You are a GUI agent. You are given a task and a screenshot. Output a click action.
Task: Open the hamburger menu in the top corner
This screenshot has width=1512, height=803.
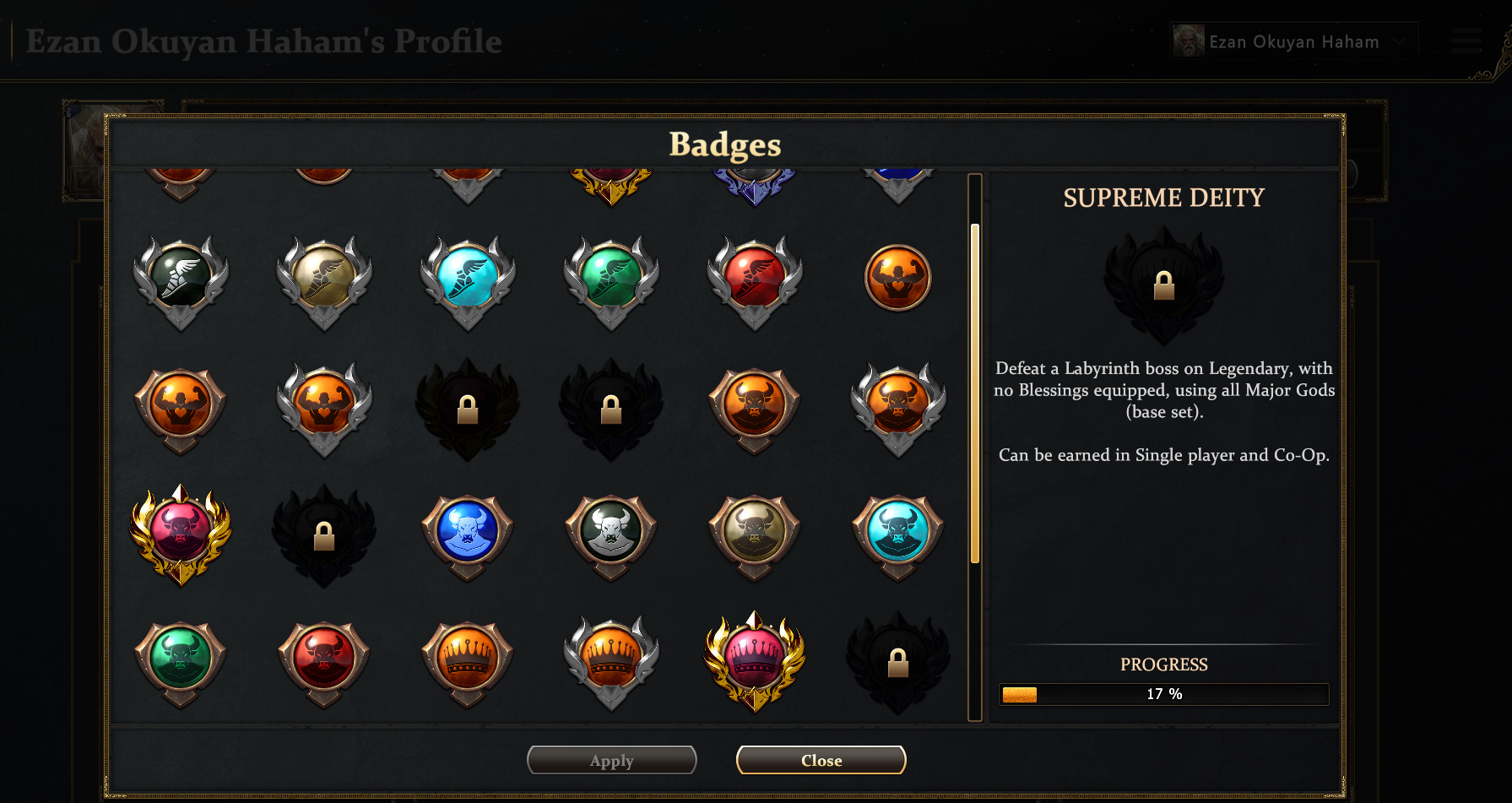(1466, 41)
